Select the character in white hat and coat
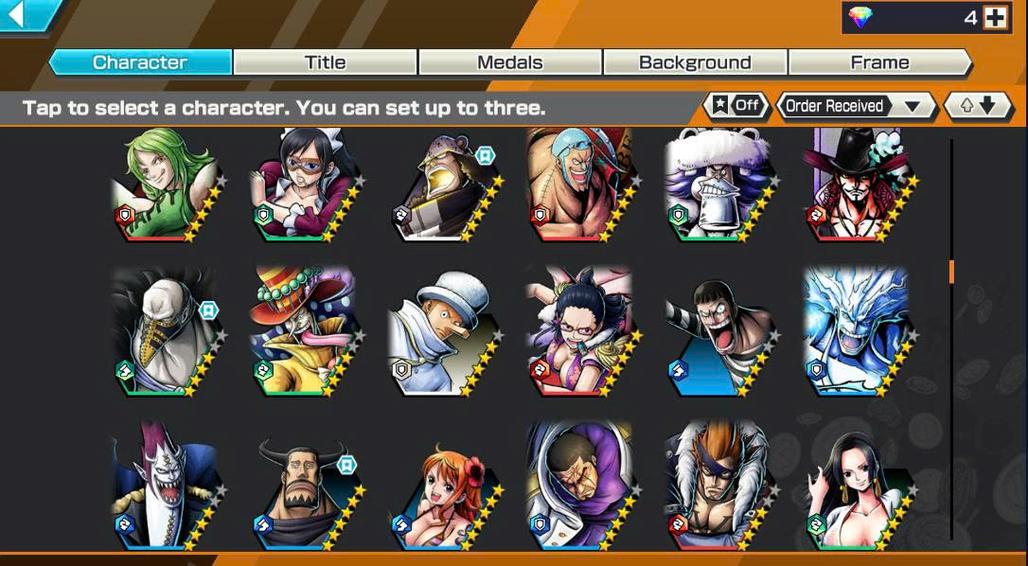 click(x=441, y=331)
